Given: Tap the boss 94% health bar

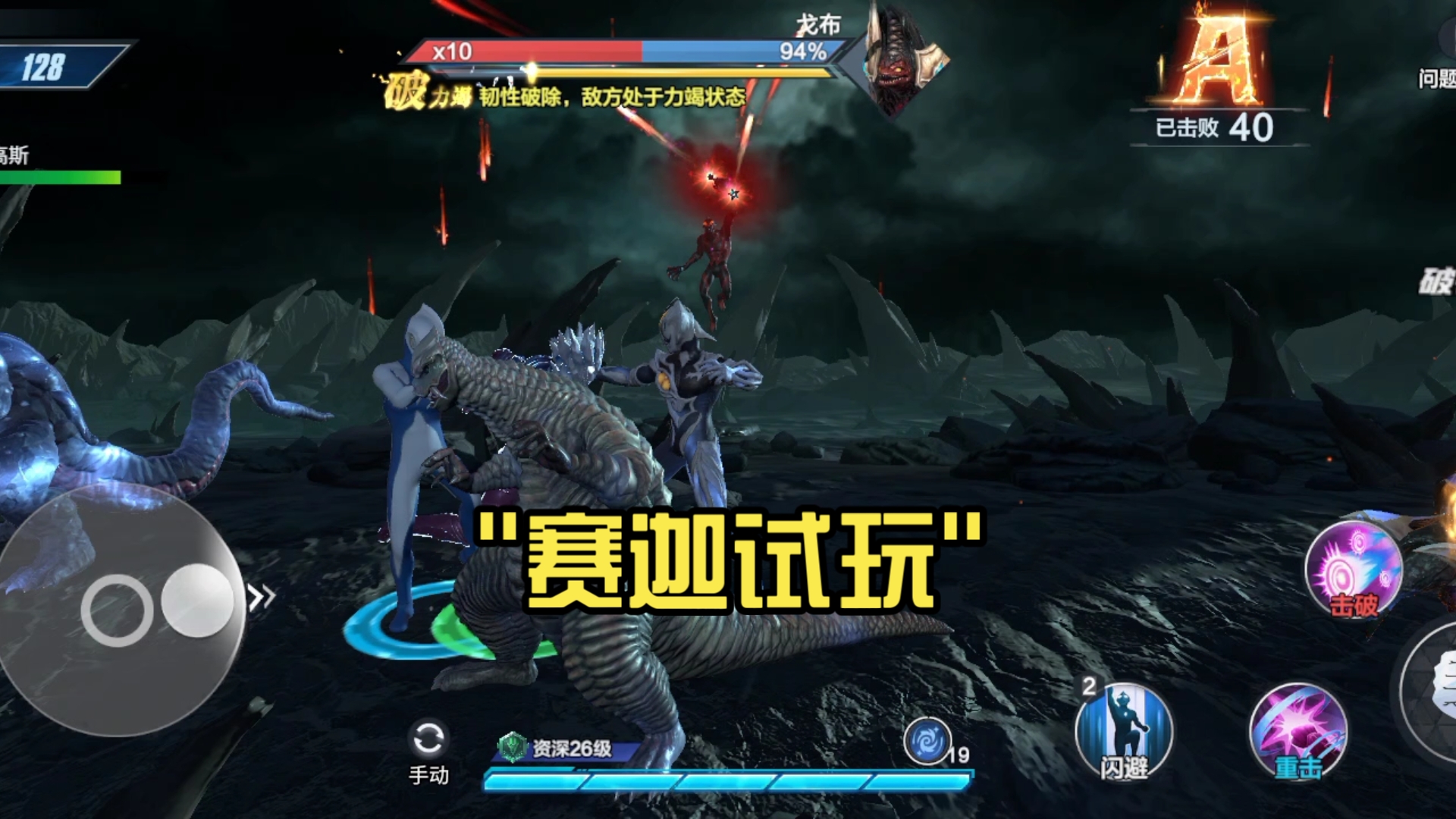Looking at the screenshot, I should click(758, 52).
